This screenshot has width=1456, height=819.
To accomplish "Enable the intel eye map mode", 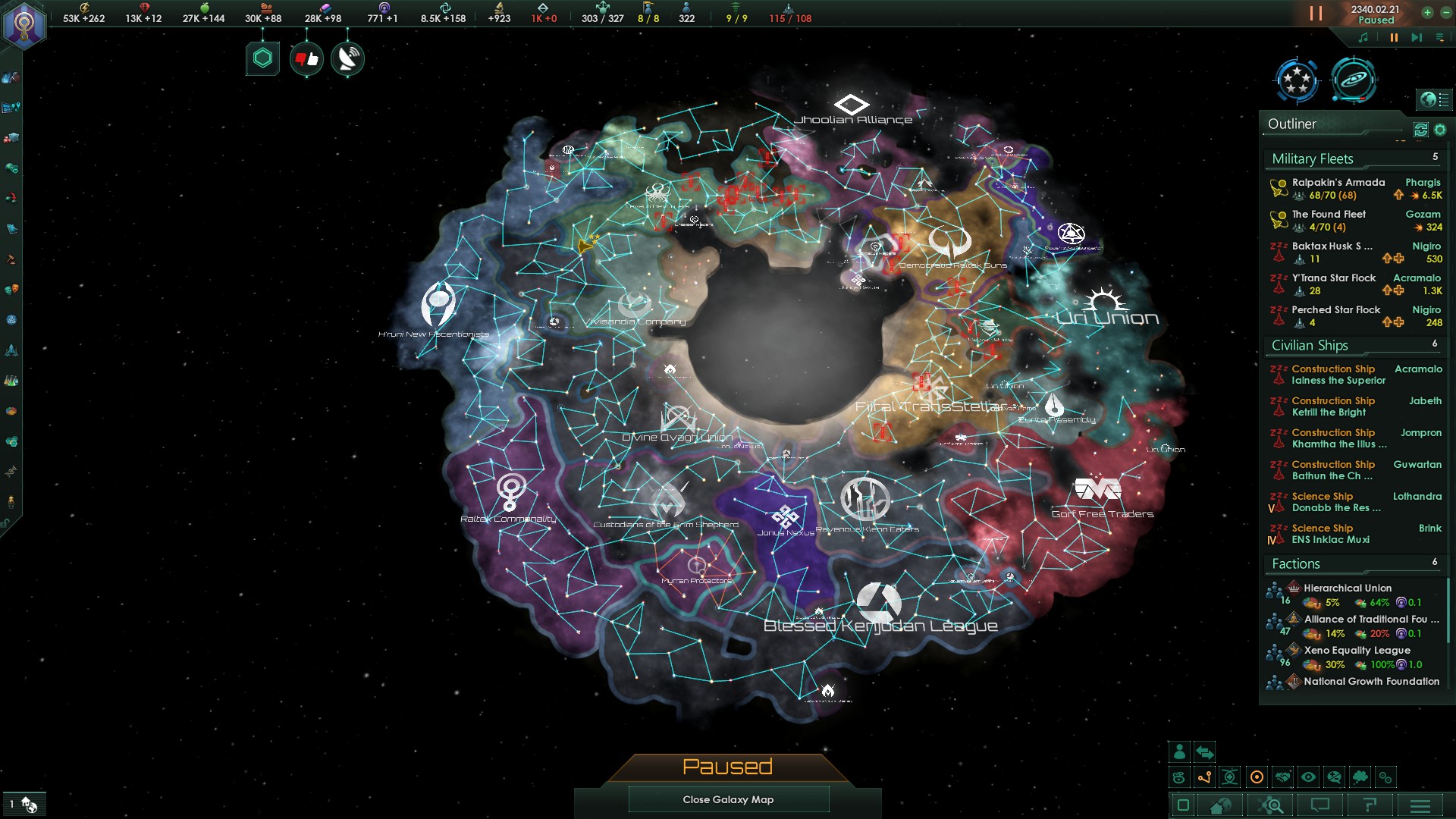I will (x=1309, y=777).
